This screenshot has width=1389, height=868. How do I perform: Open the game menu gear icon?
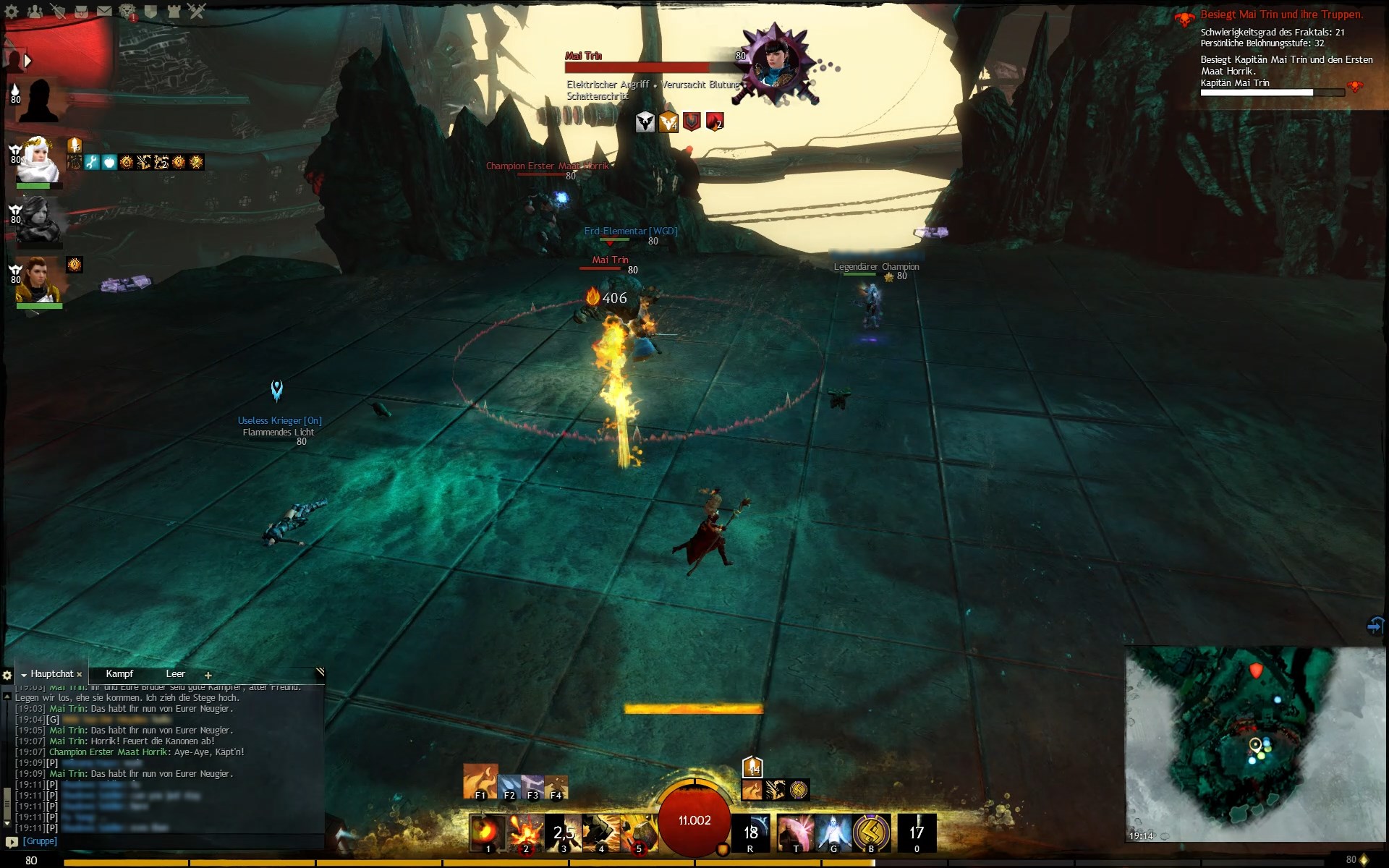pyautogui.click(x=12, y=11)
